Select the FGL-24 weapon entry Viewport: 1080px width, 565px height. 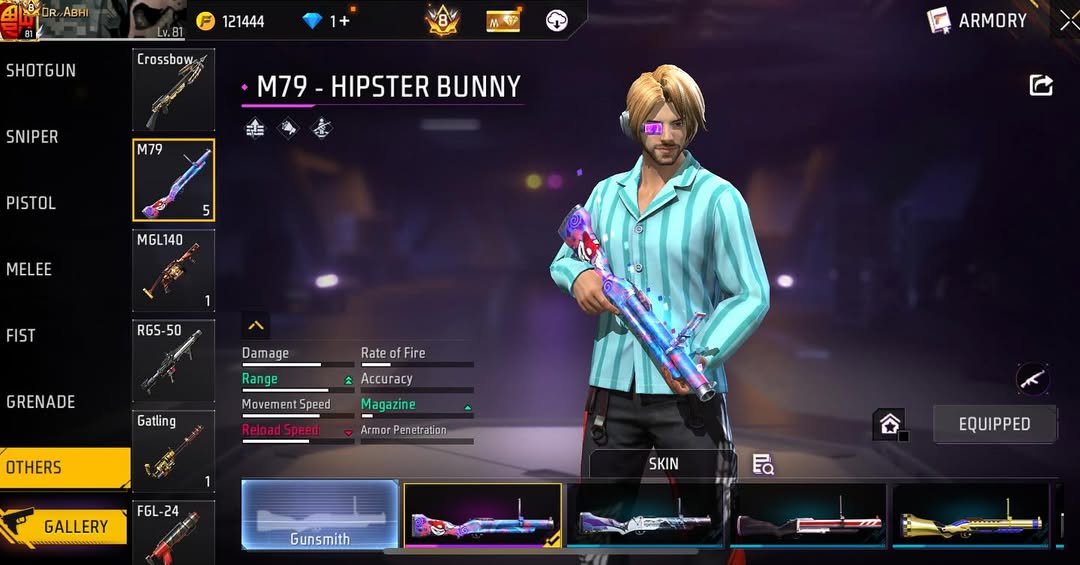coord(173,532)
